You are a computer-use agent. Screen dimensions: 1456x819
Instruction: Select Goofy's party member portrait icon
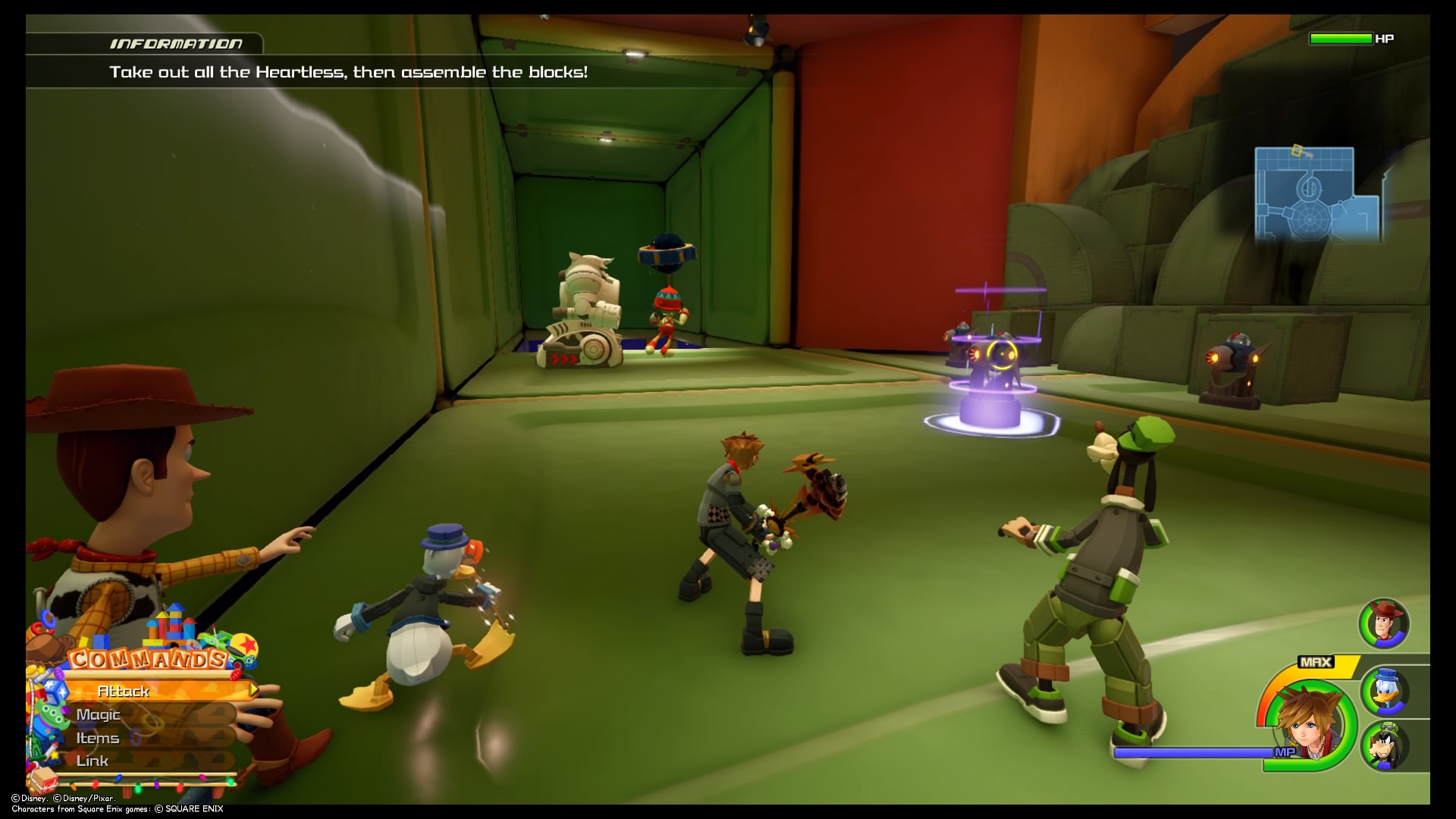(x=1386, y=744)
